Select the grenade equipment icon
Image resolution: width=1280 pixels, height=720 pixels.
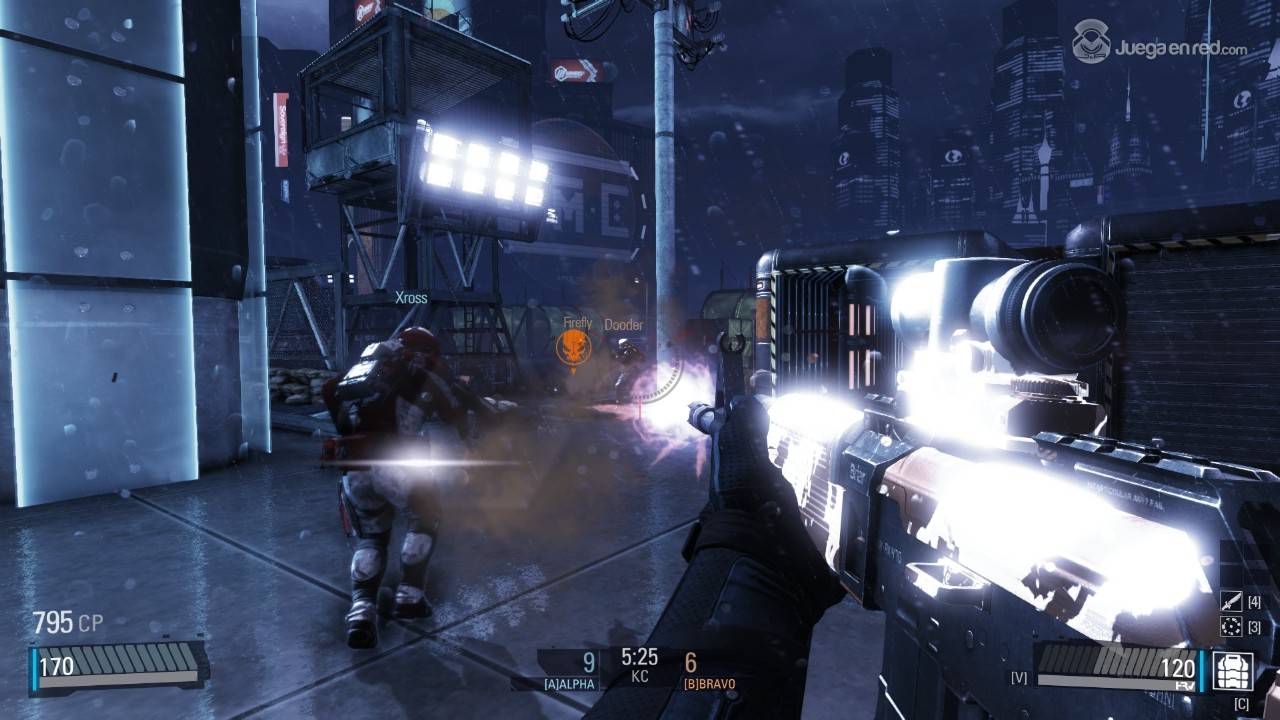tap(1231, 627)
